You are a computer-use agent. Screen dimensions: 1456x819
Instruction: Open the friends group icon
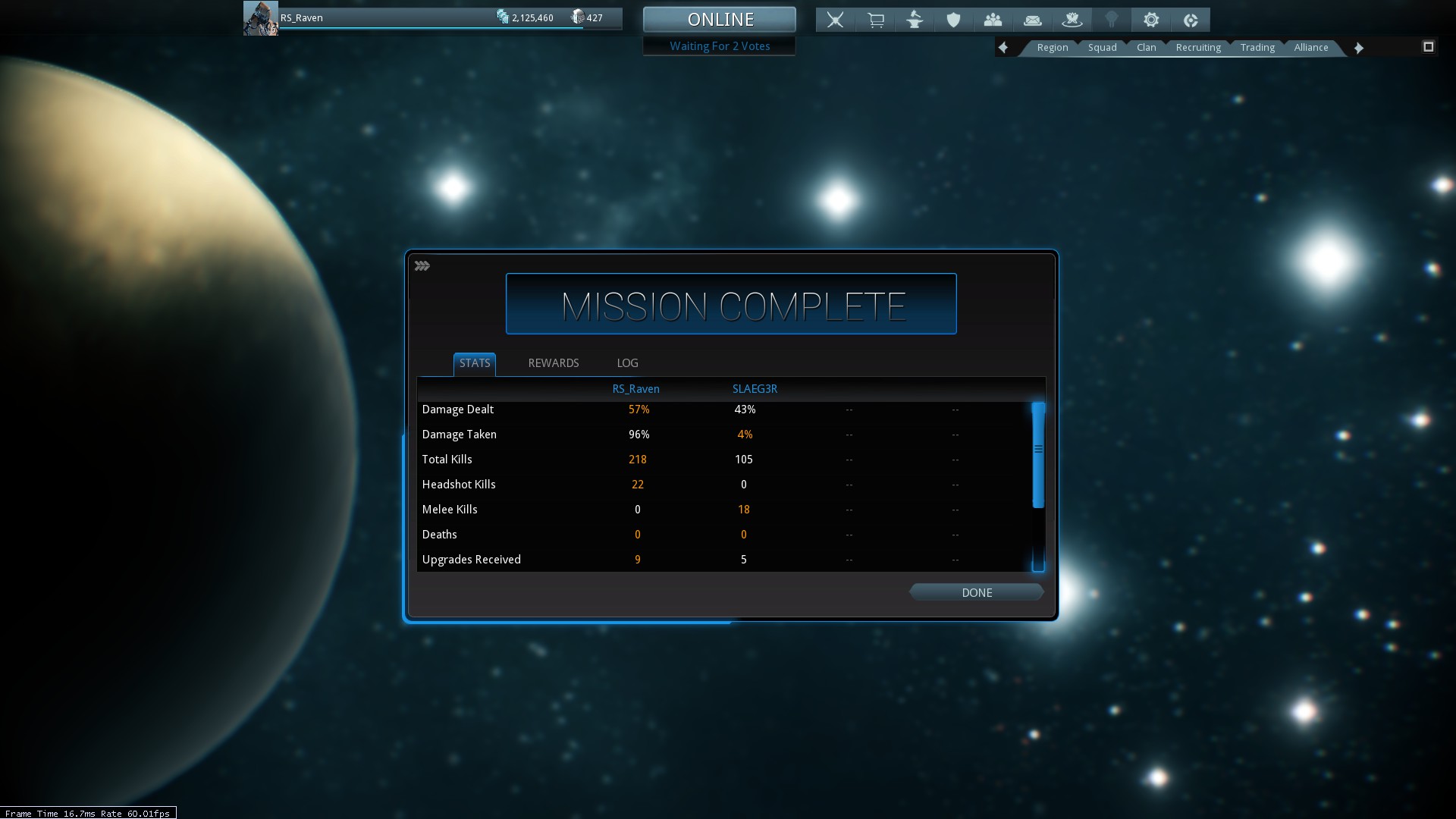(993, 20)
